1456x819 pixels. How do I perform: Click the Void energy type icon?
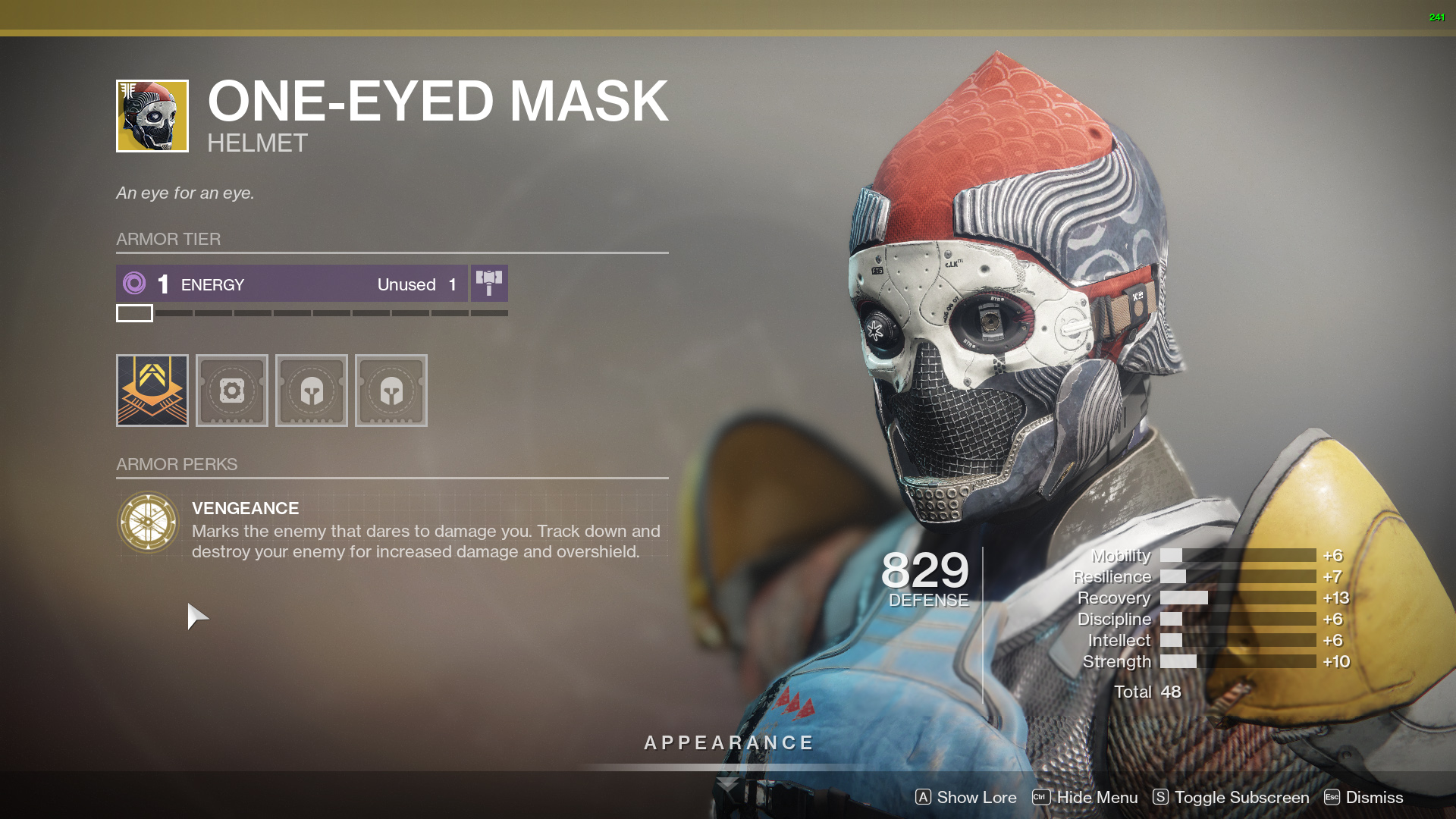click(x=134, y=284)
